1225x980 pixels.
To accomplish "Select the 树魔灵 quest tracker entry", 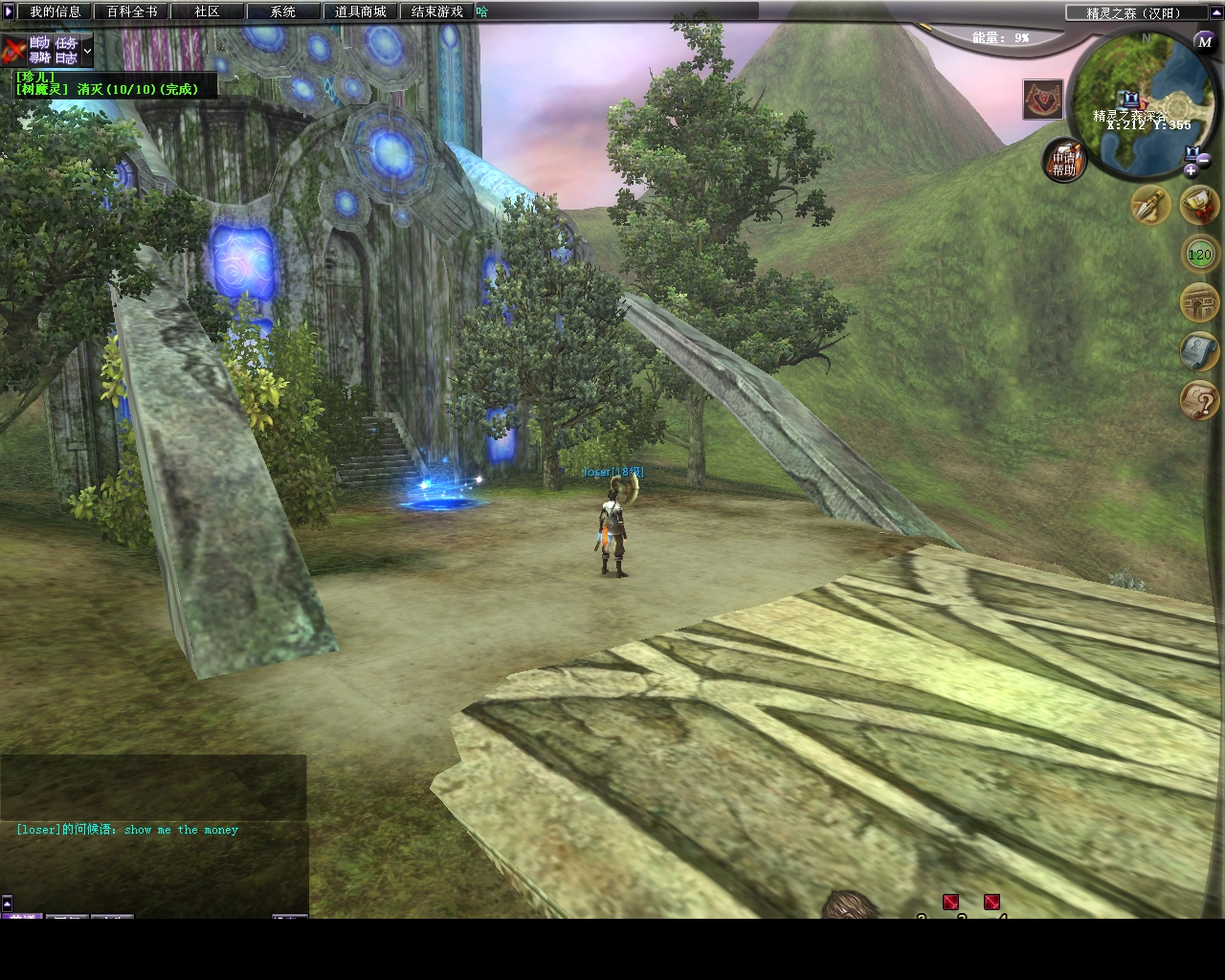I will click(x=107, y=89).
